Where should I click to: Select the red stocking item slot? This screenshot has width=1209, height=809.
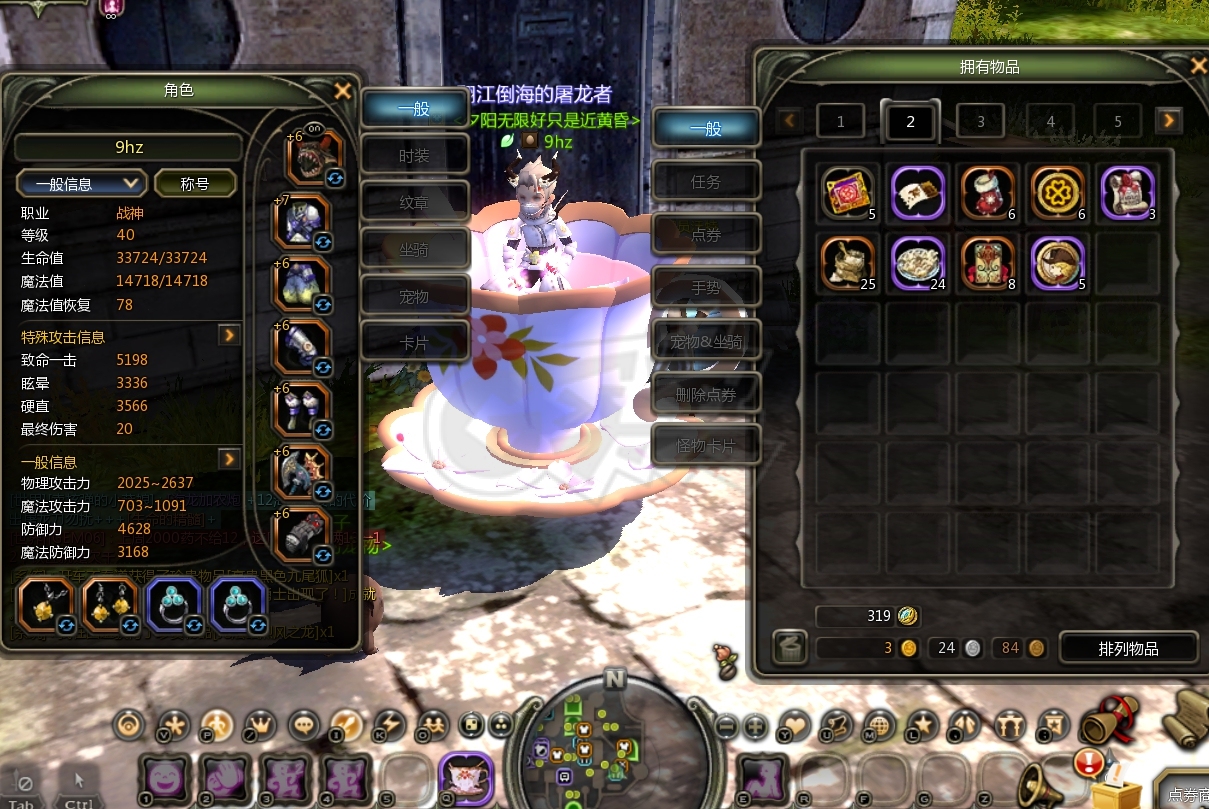[x=989, y=193]
